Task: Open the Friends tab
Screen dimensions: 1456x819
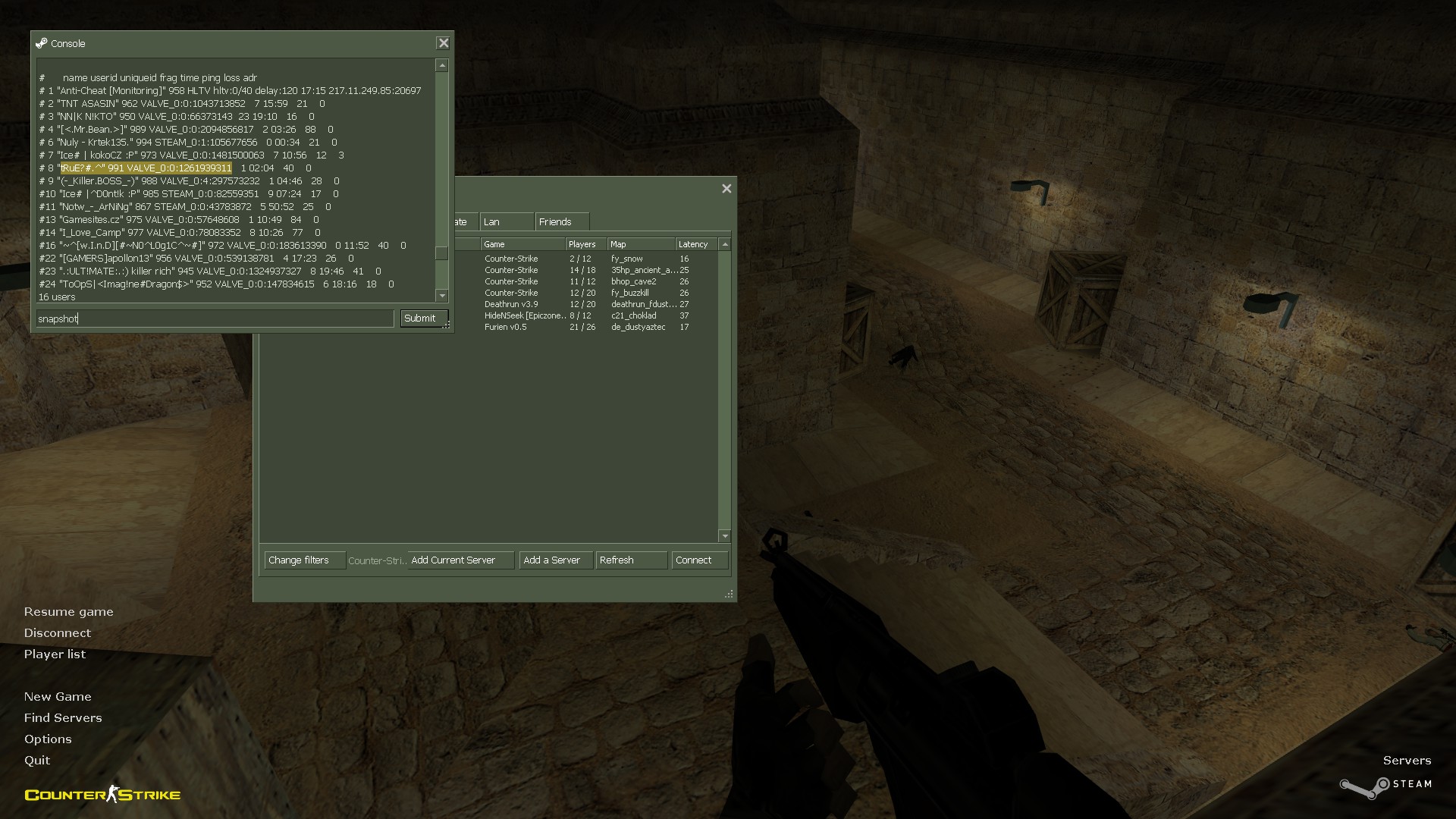Action: pyautogui.click(x=561, y=221)
